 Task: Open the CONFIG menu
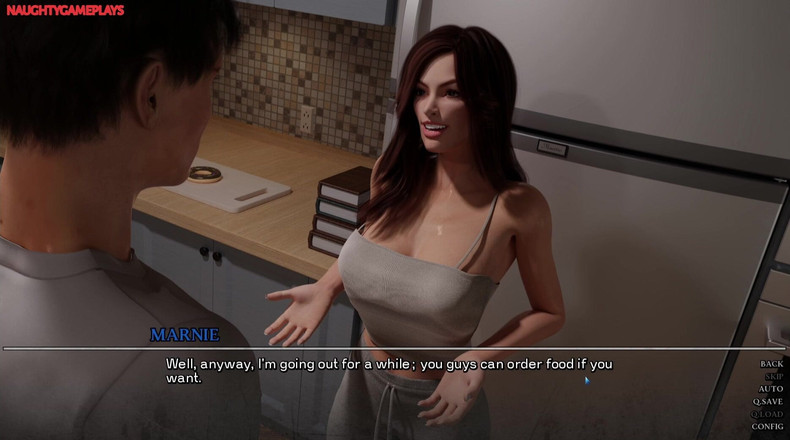[x=768, y=426]
